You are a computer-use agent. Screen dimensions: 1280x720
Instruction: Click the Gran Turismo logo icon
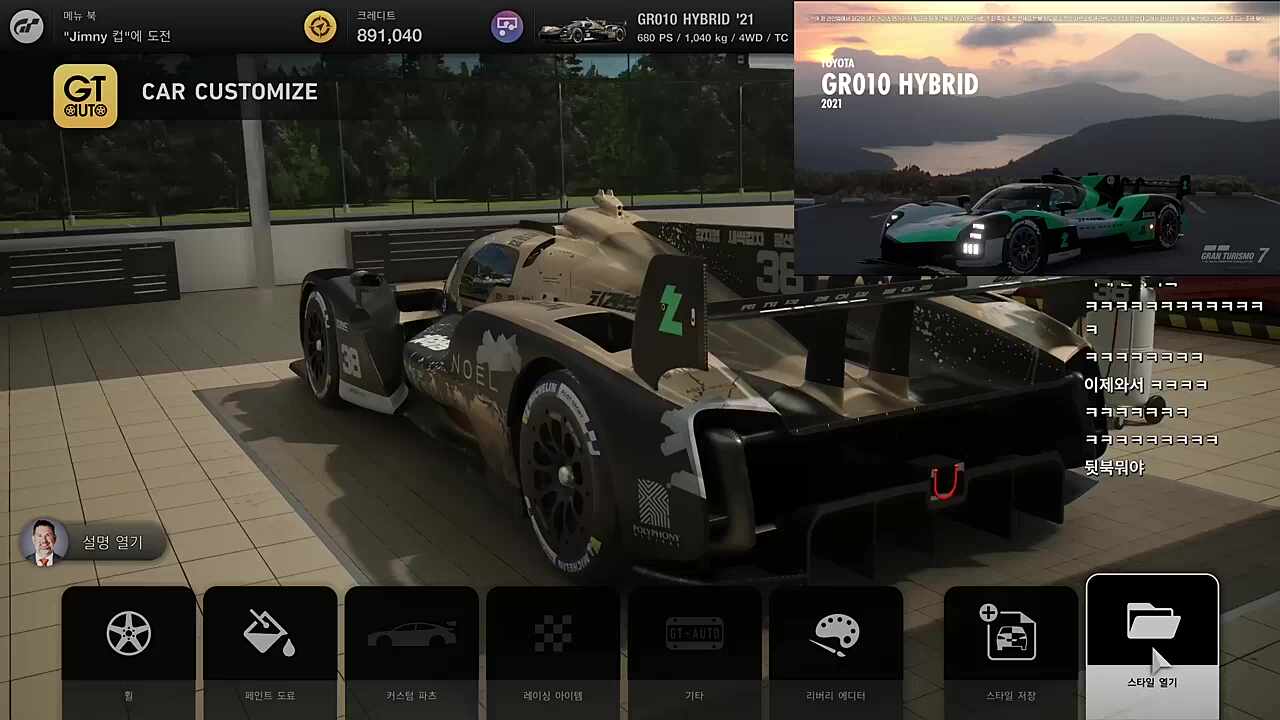(27, 27)
